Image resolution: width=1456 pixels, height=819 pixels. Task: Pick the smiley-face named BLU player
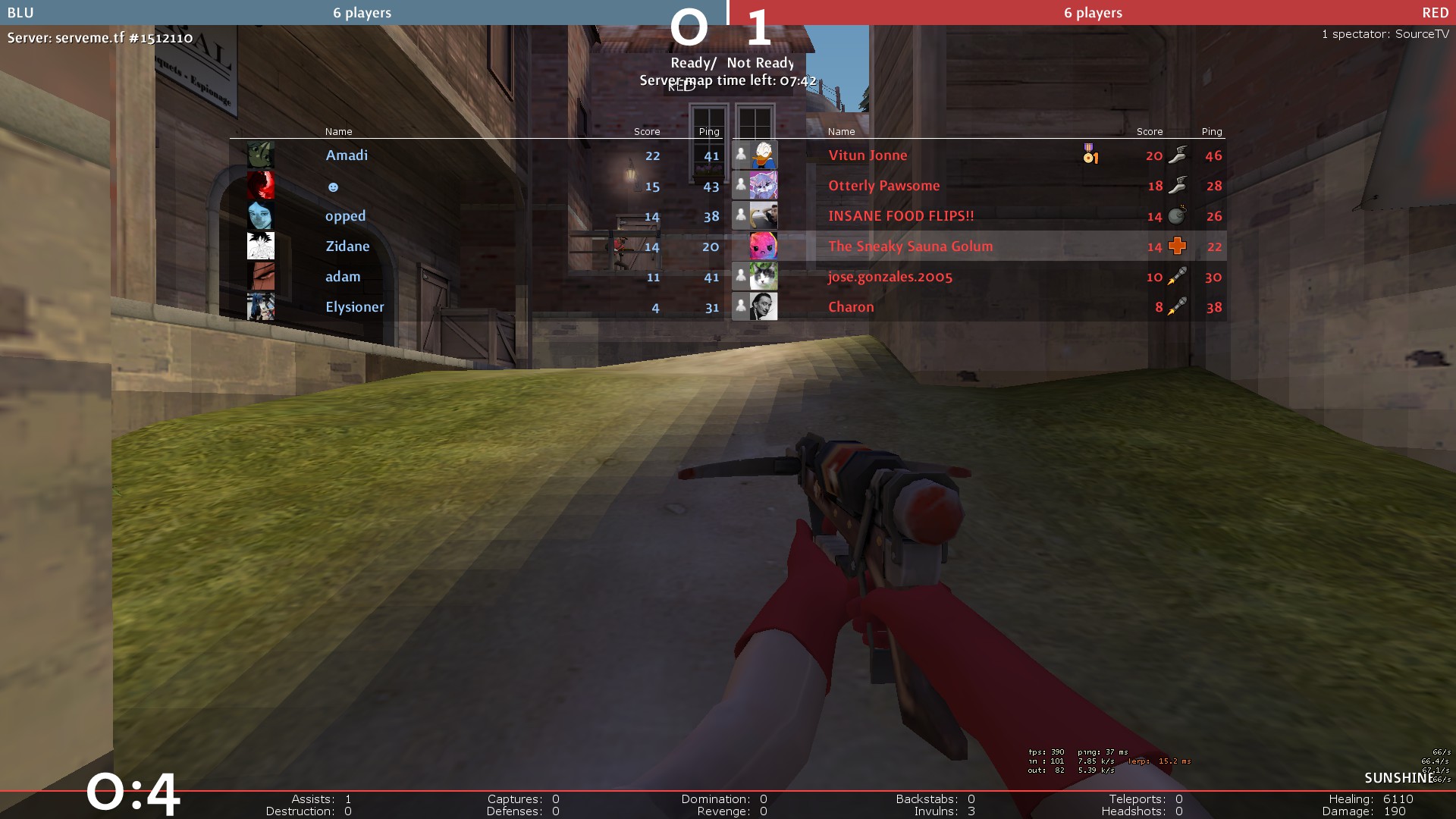coord(333,187)
